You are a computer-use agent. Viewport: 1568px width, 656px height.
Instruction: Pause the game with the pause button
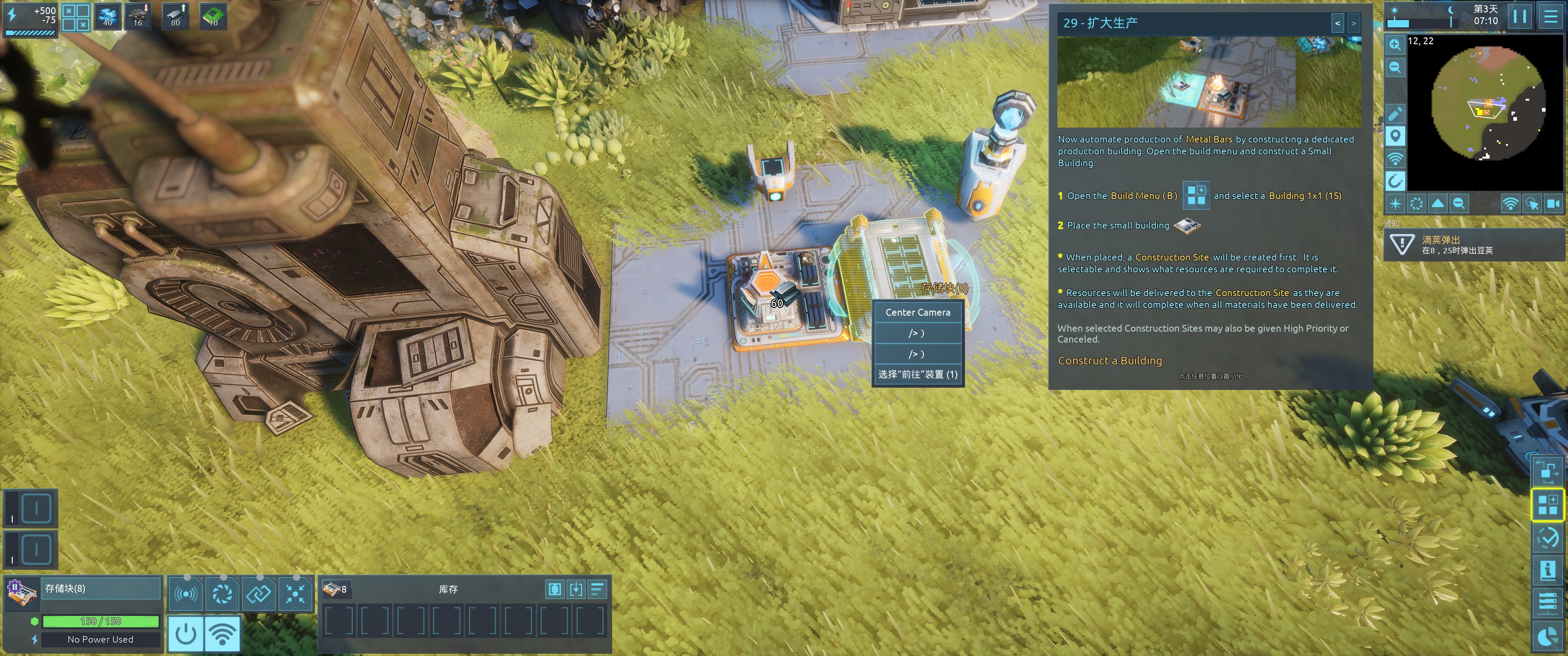coord(1519,16)
